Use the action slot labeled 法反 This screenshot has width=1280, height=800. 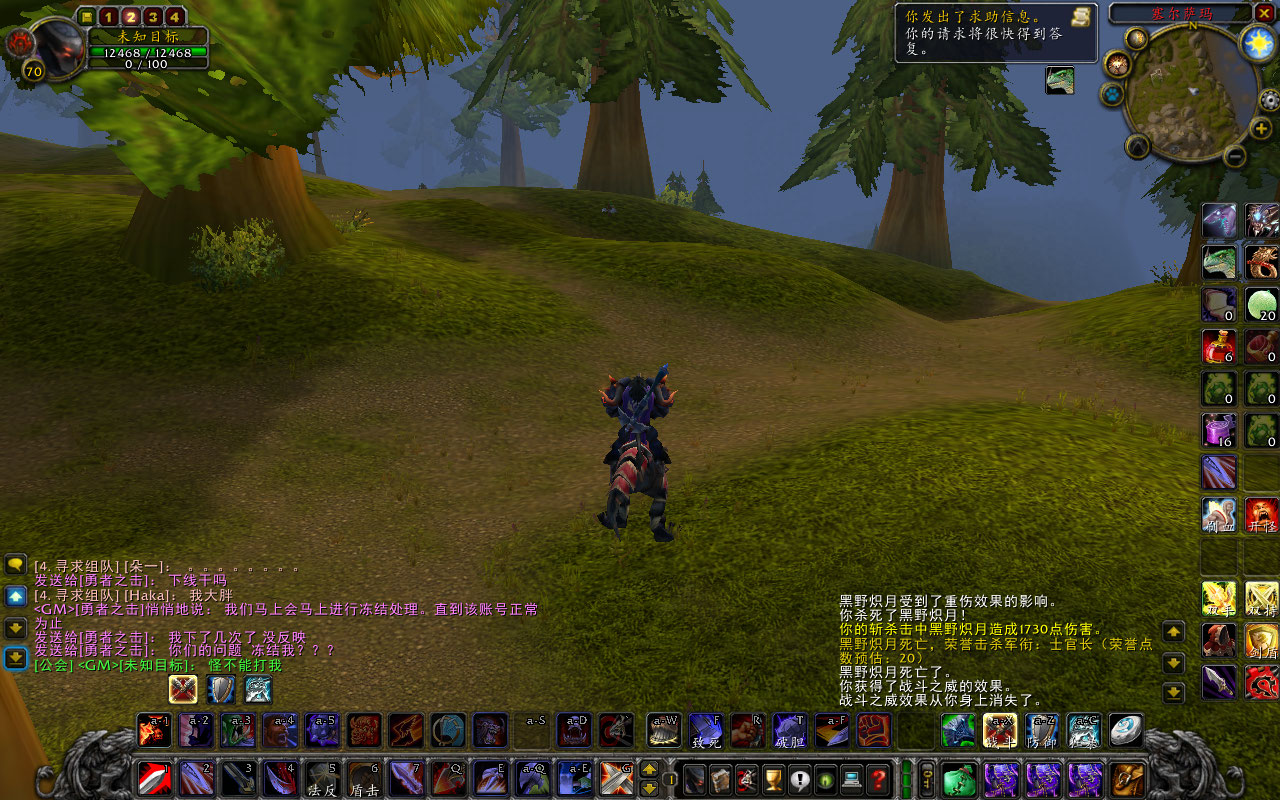tap(322, 778)
